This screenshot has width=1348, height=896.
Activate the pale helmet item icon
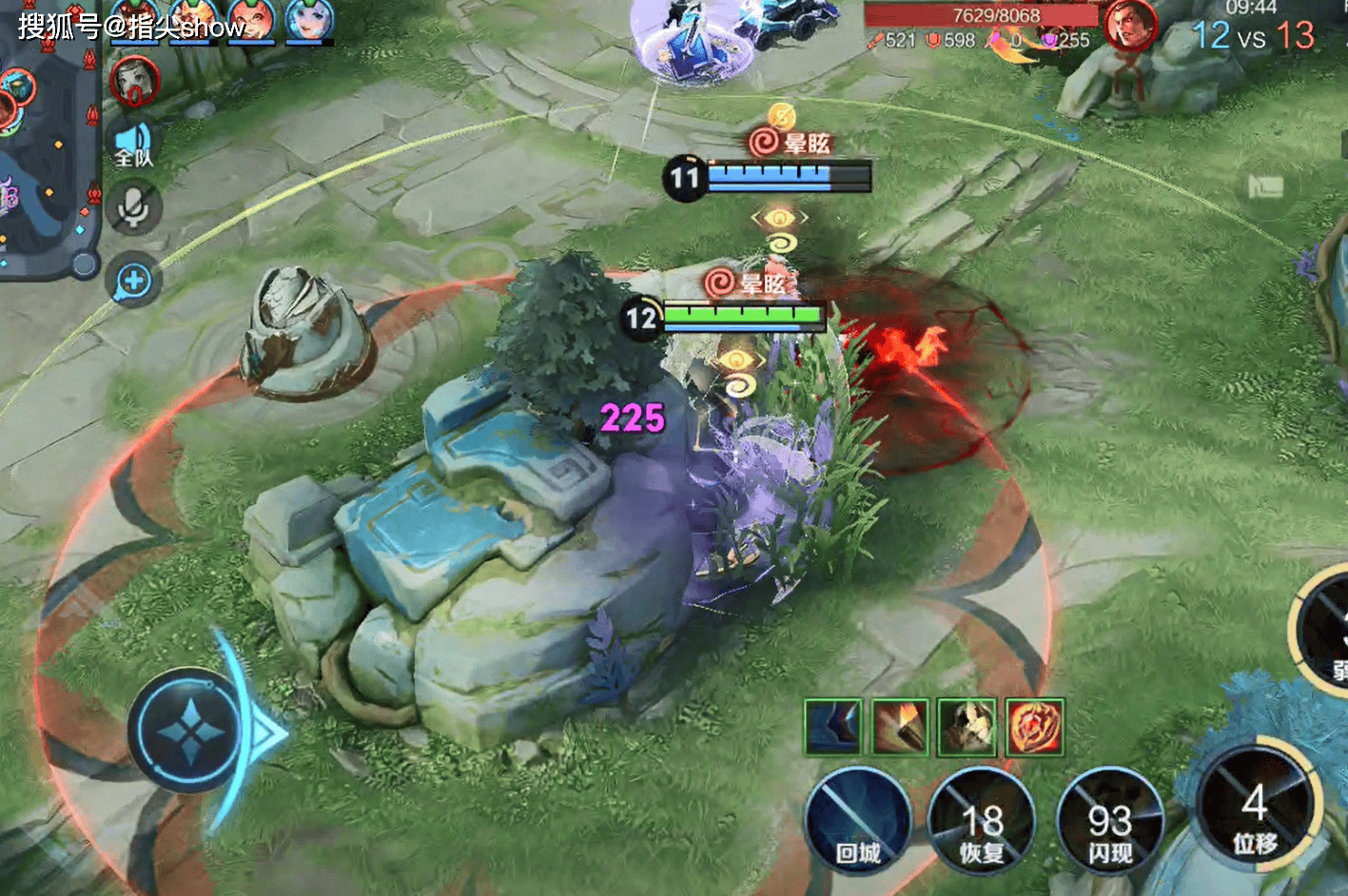click(967, 728)
